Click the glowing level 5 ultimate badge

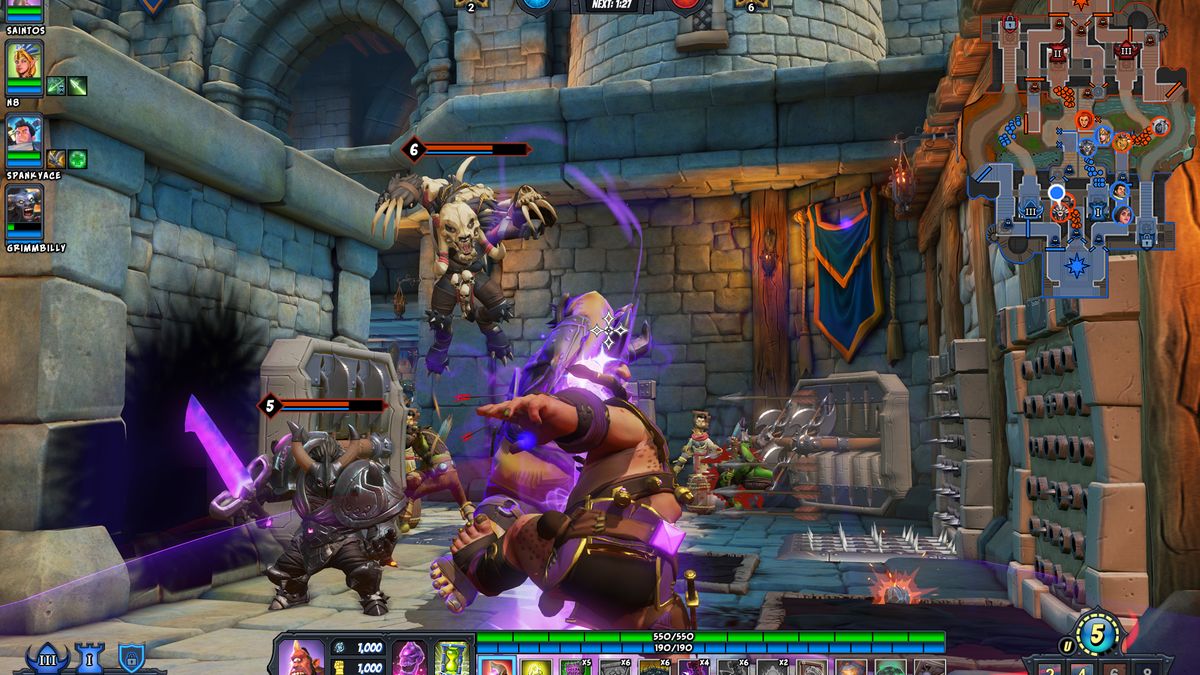click(x=1097, y=635)
